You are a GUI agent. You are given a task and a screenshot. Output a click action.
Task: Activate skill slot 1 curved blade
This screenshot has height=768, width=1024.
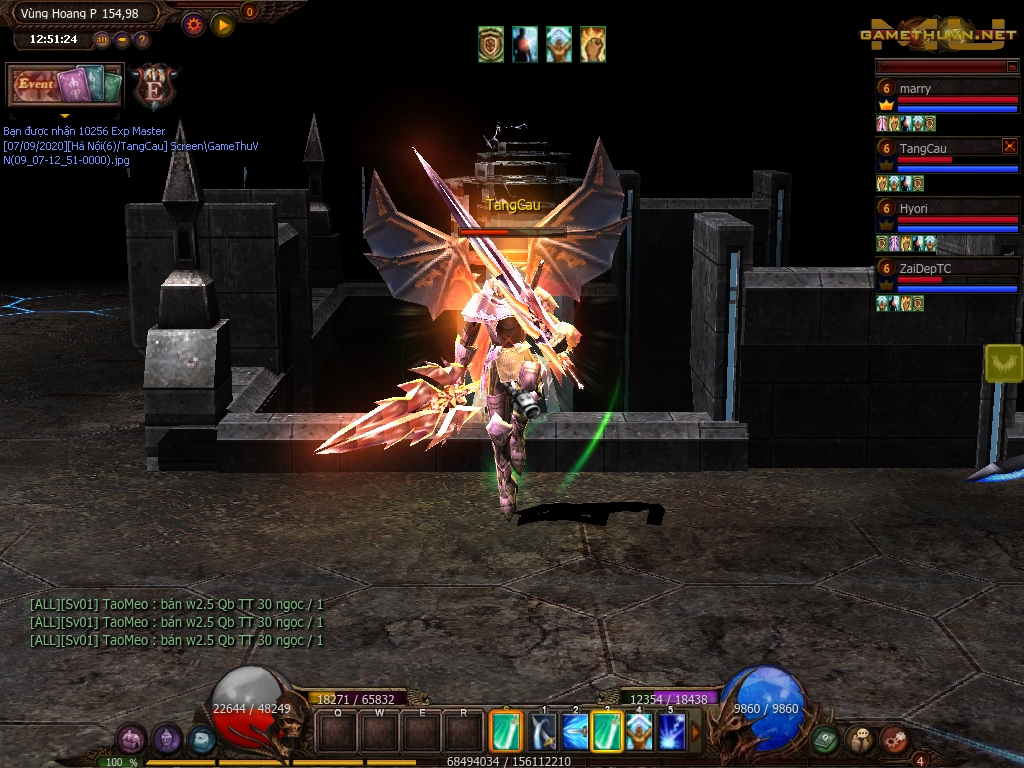click(x=543, y=732)
